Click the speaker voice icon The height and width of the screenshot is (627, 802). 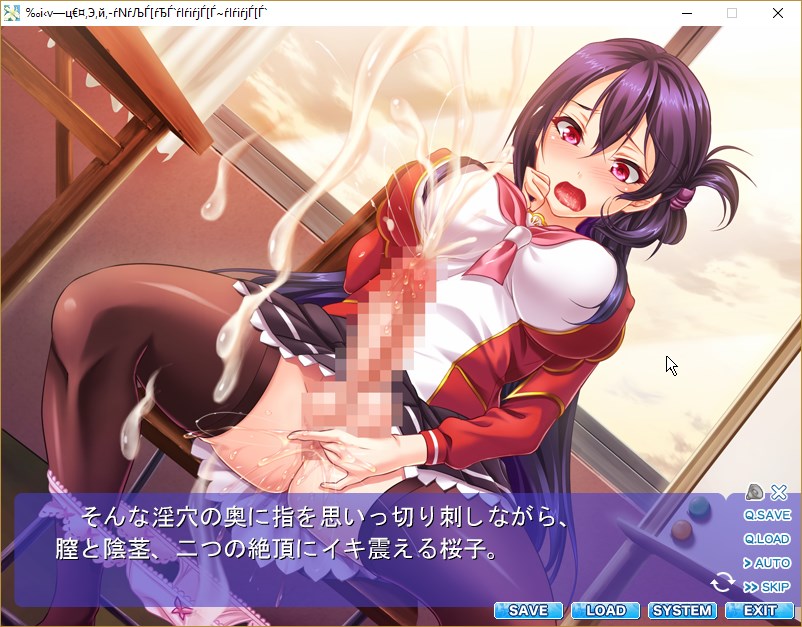coord(755,492)
